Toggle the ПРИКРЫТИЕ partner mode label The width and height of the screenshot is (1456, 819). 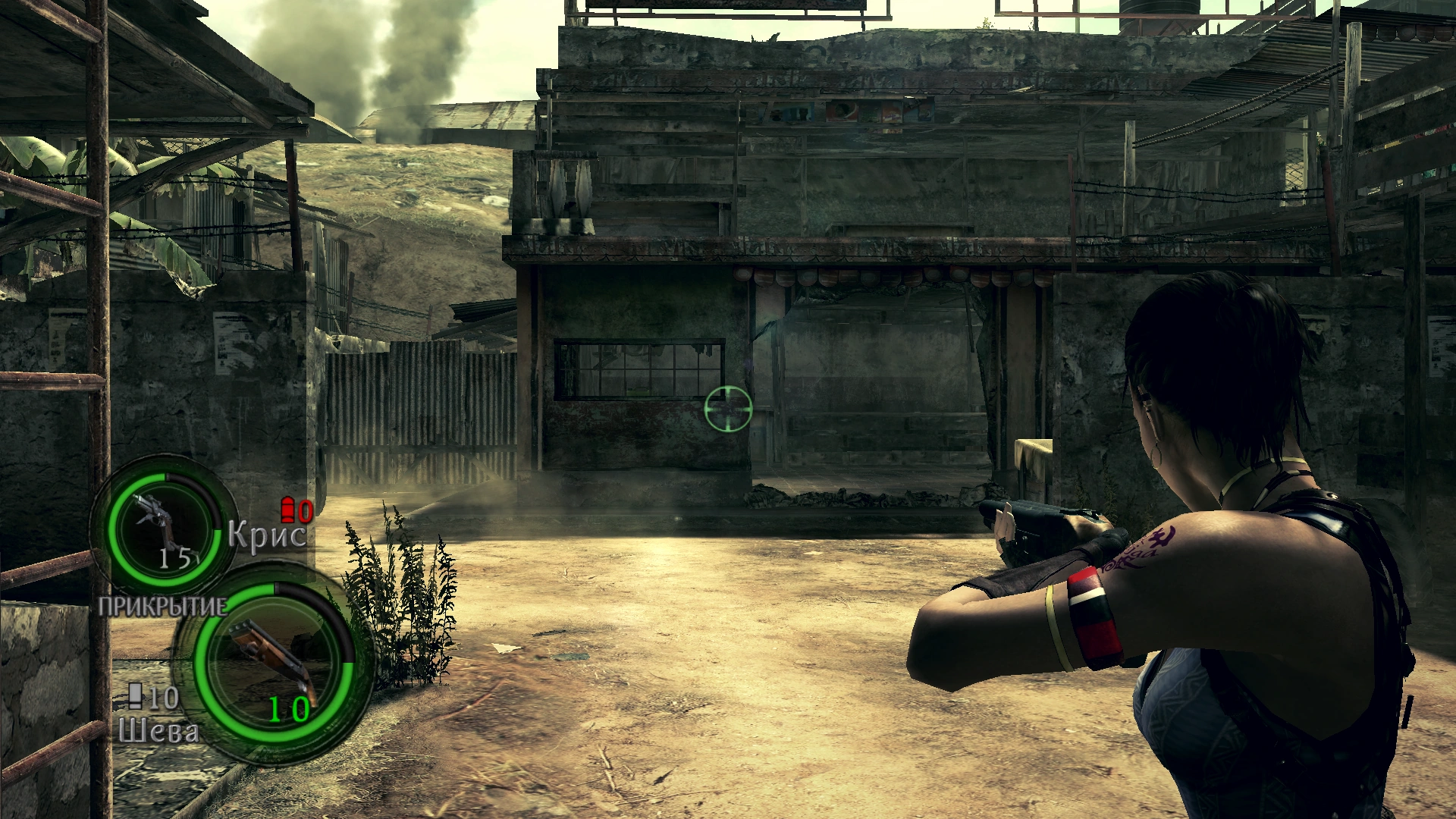162,606
